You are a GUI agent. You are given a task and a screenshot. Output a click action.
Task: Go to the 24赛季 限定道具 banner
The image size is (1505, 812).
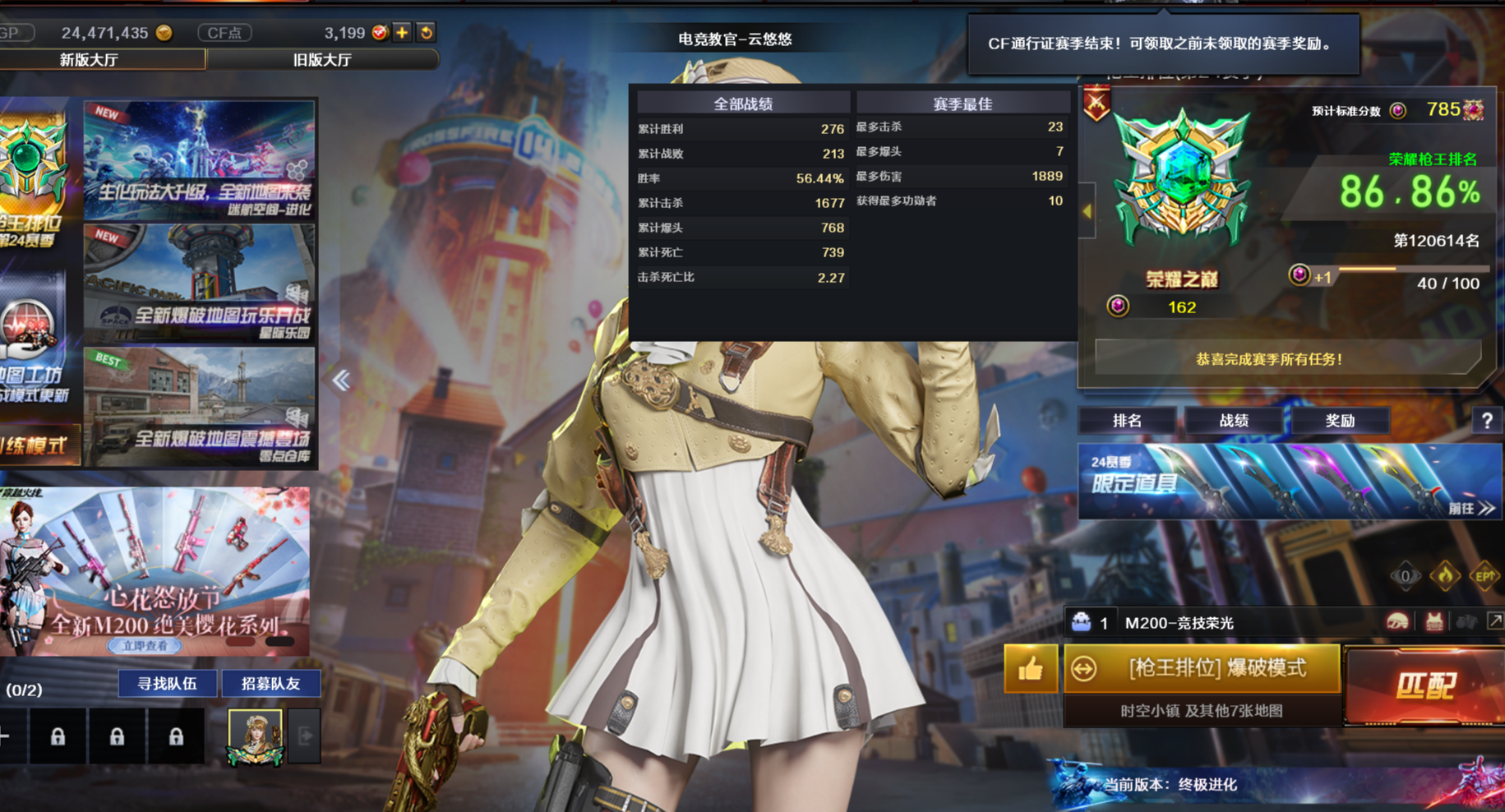(1289, 482)
